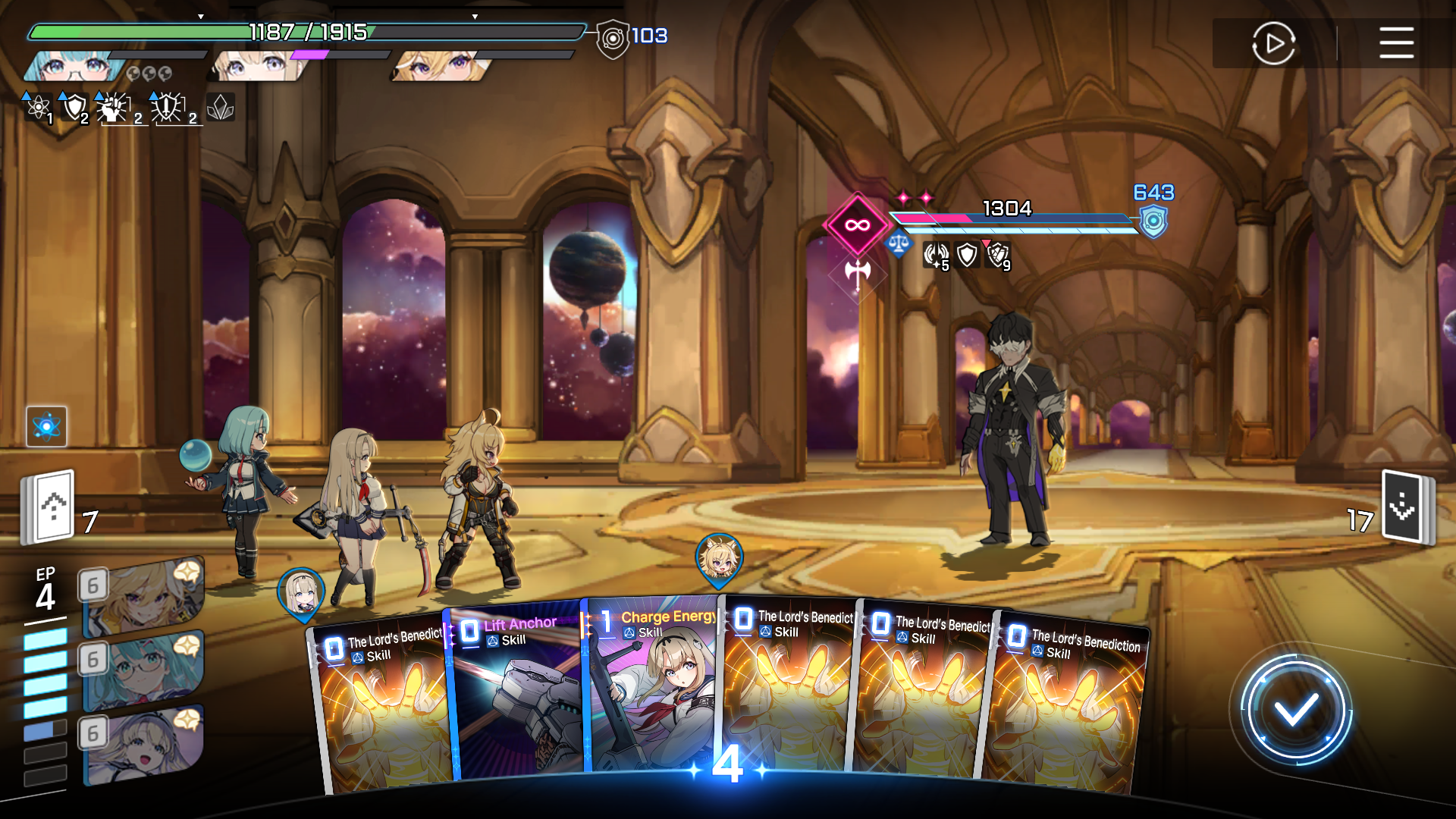View the draw pile showing 7 cards
The image size is (1456, 819).
tap(50, 507)
